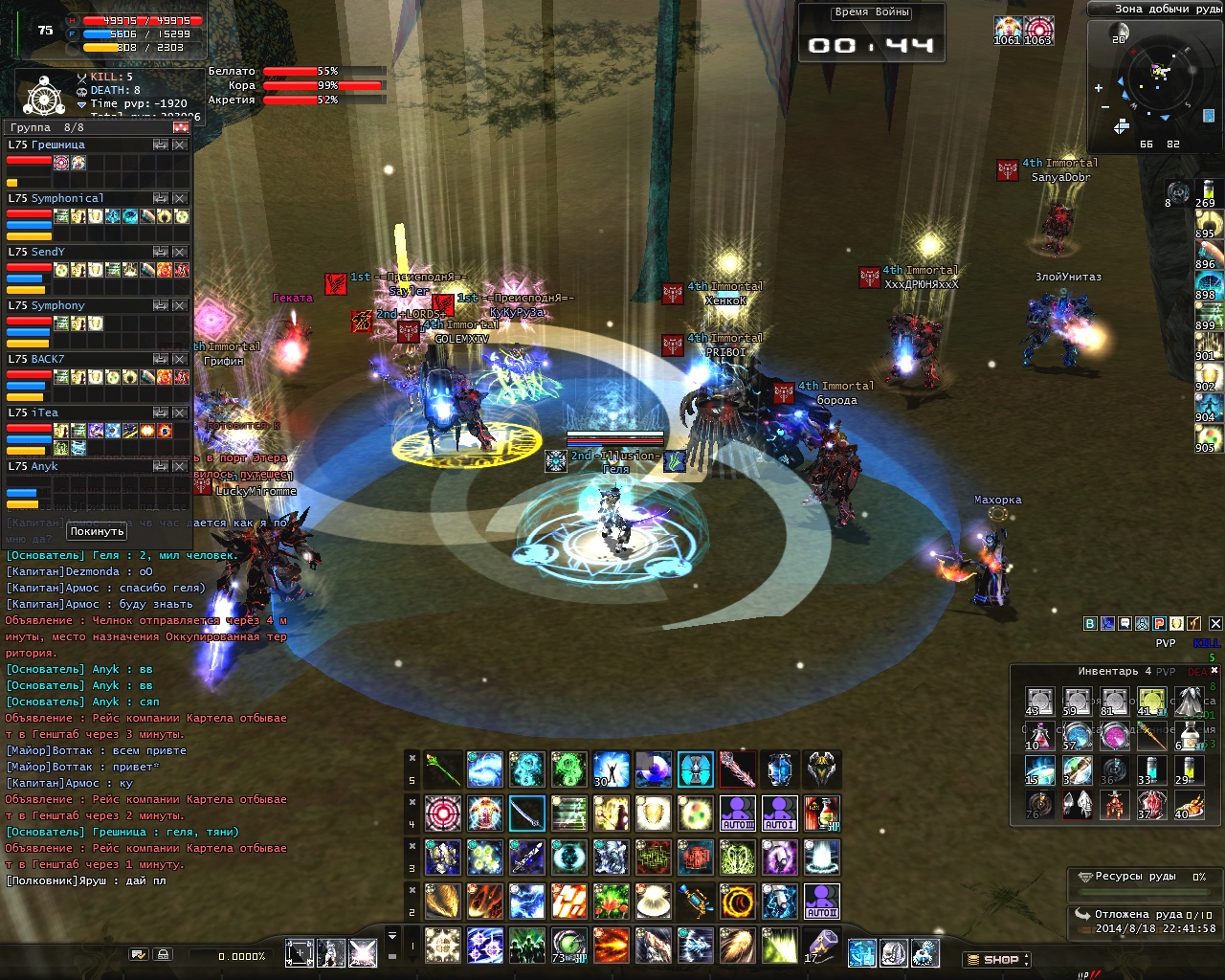Remove SendY from the group using the X button
1225x980 pixels.
179,252
